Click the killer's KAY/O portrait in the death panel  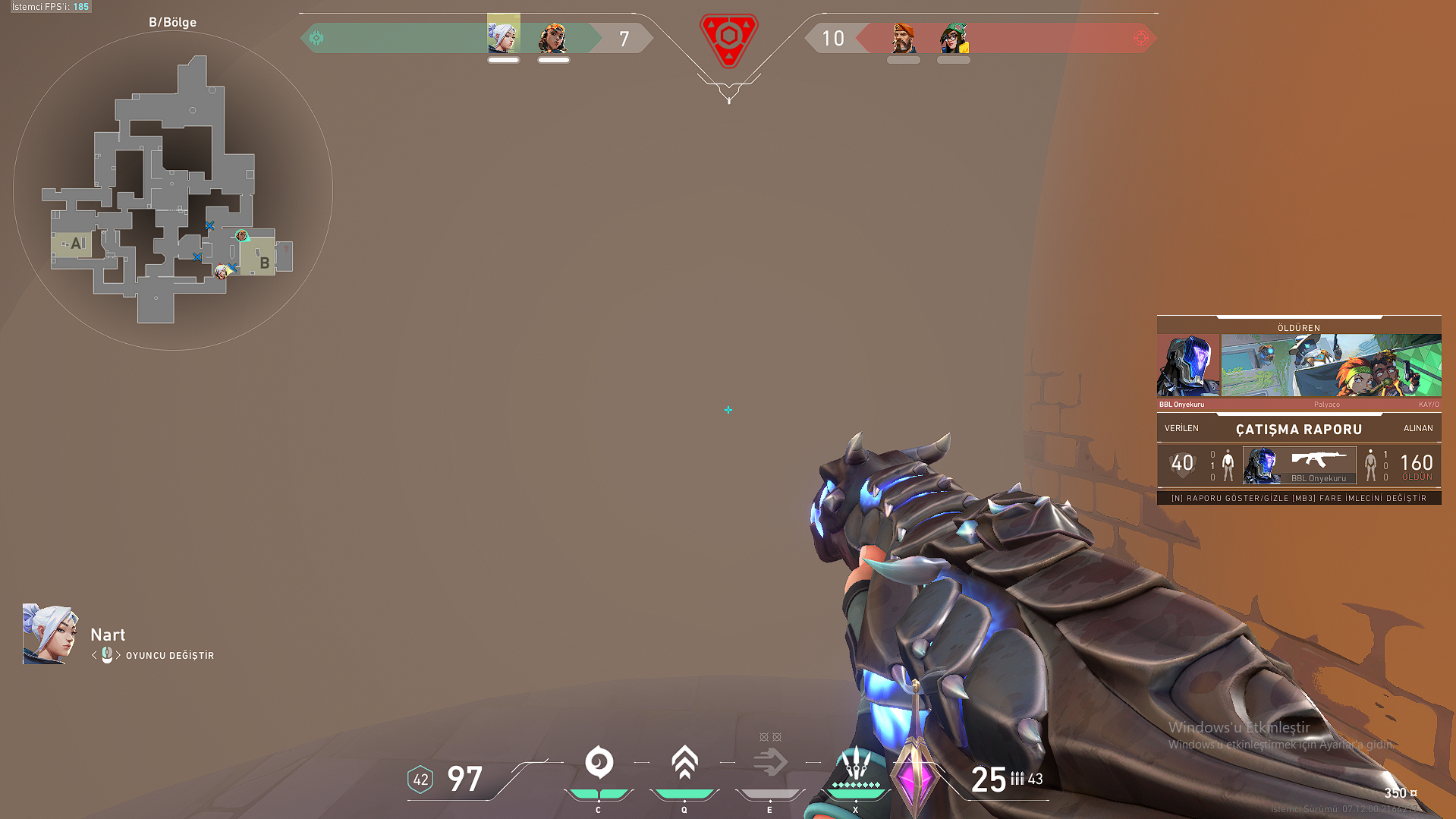1188,365
